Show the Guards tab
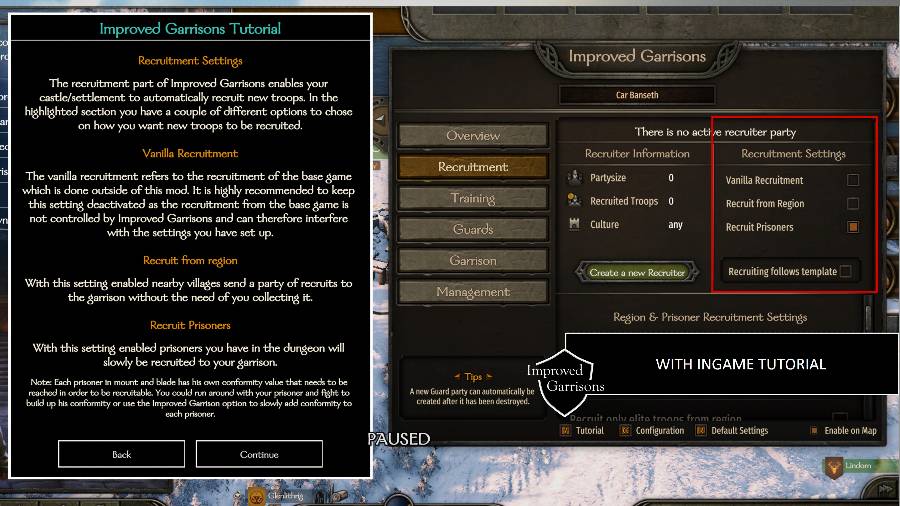This screenshot has width=900, height=506. click(x=473, y=229)
